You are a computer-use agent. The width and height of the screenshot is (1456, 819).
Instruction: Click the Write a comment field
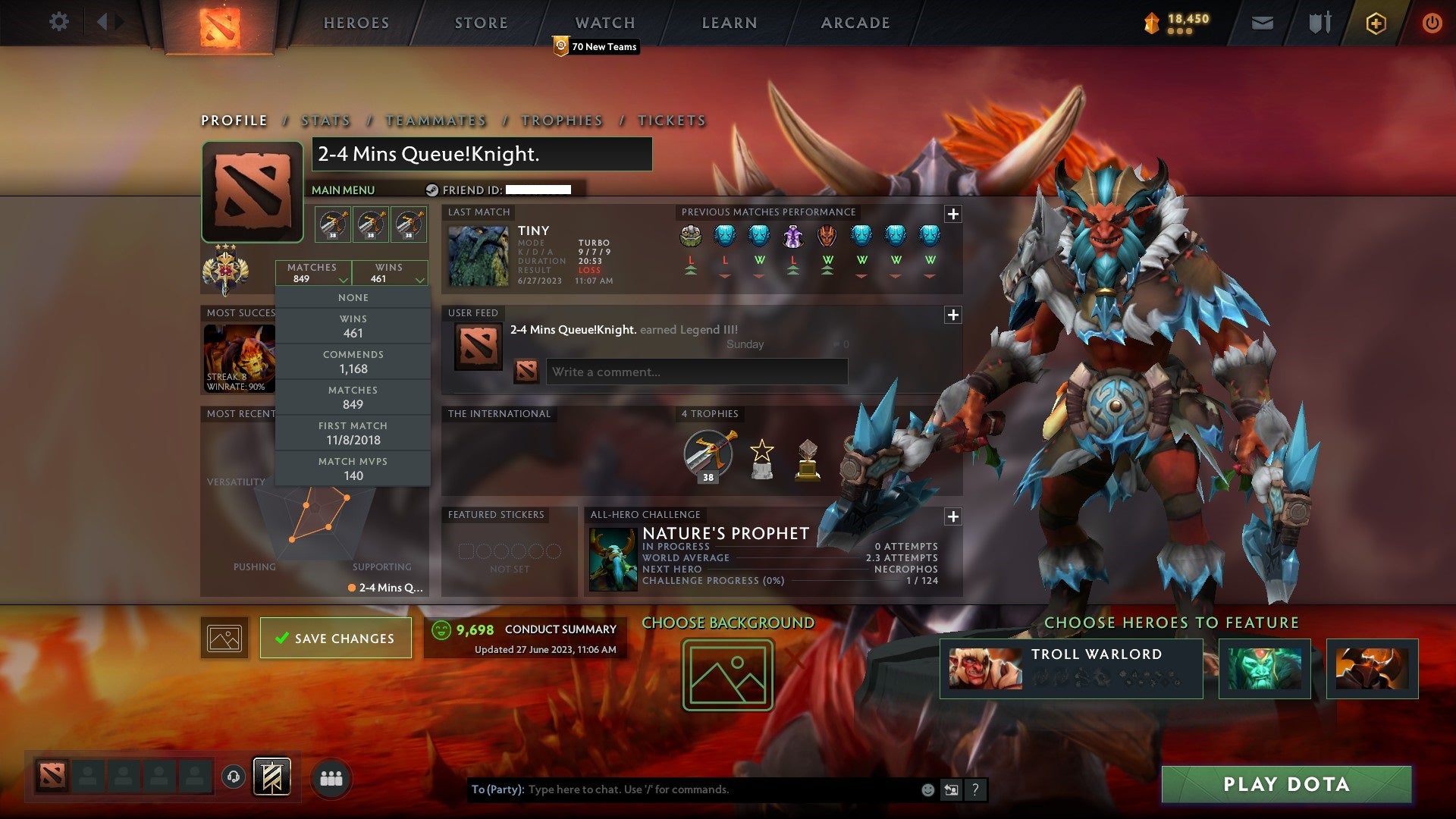696,372
